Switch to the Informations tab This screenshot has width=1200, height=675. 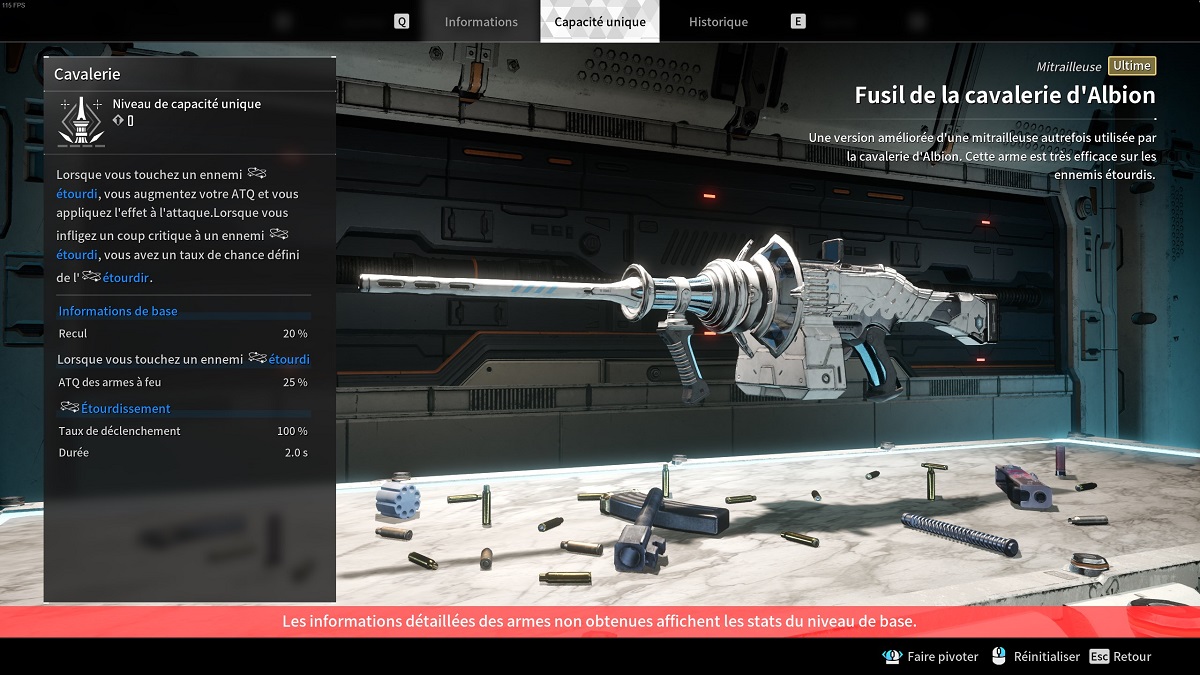coord(481,22)
